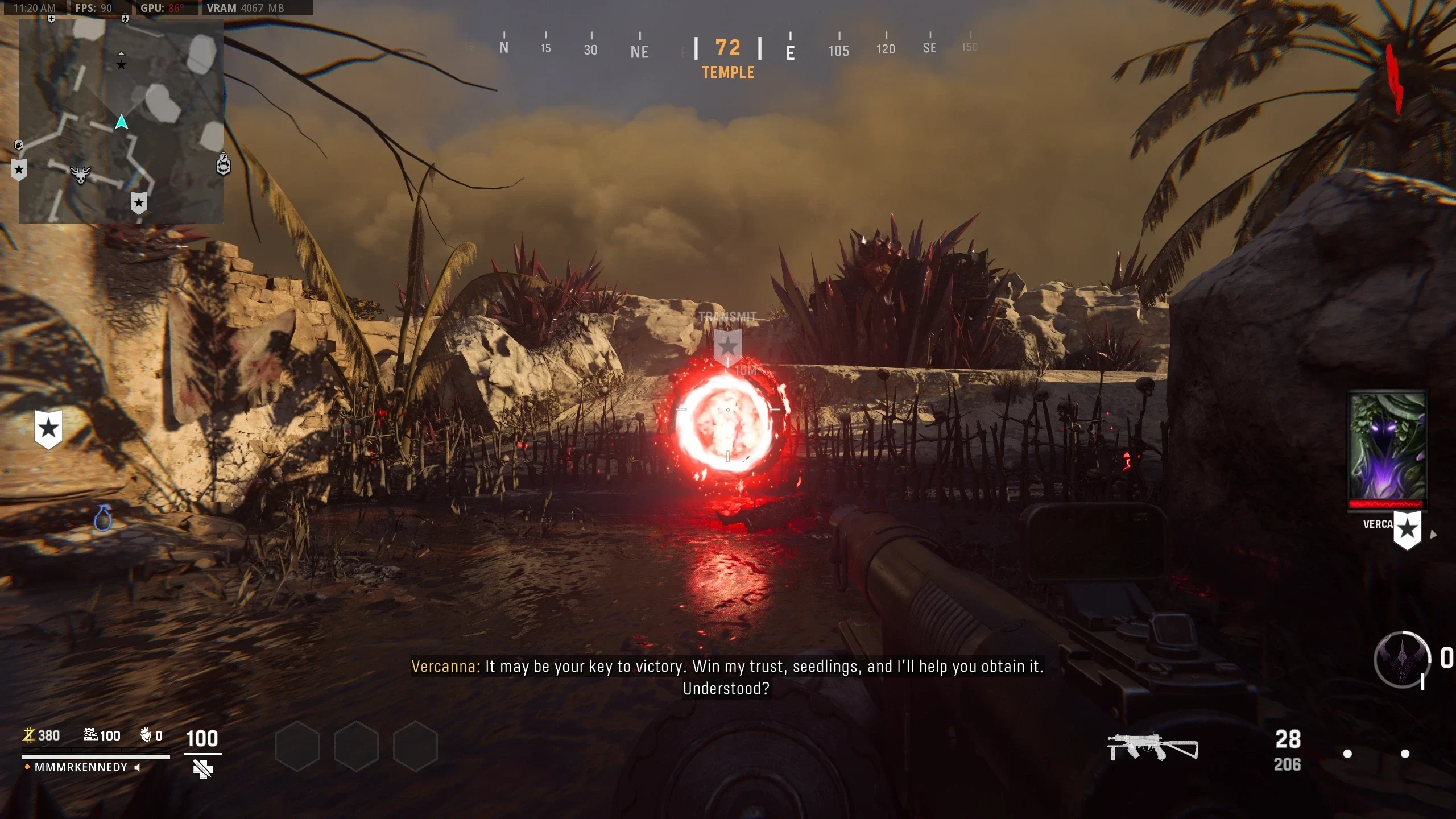
Task: Select the horned skull marker on minimap
Action: 80,174
